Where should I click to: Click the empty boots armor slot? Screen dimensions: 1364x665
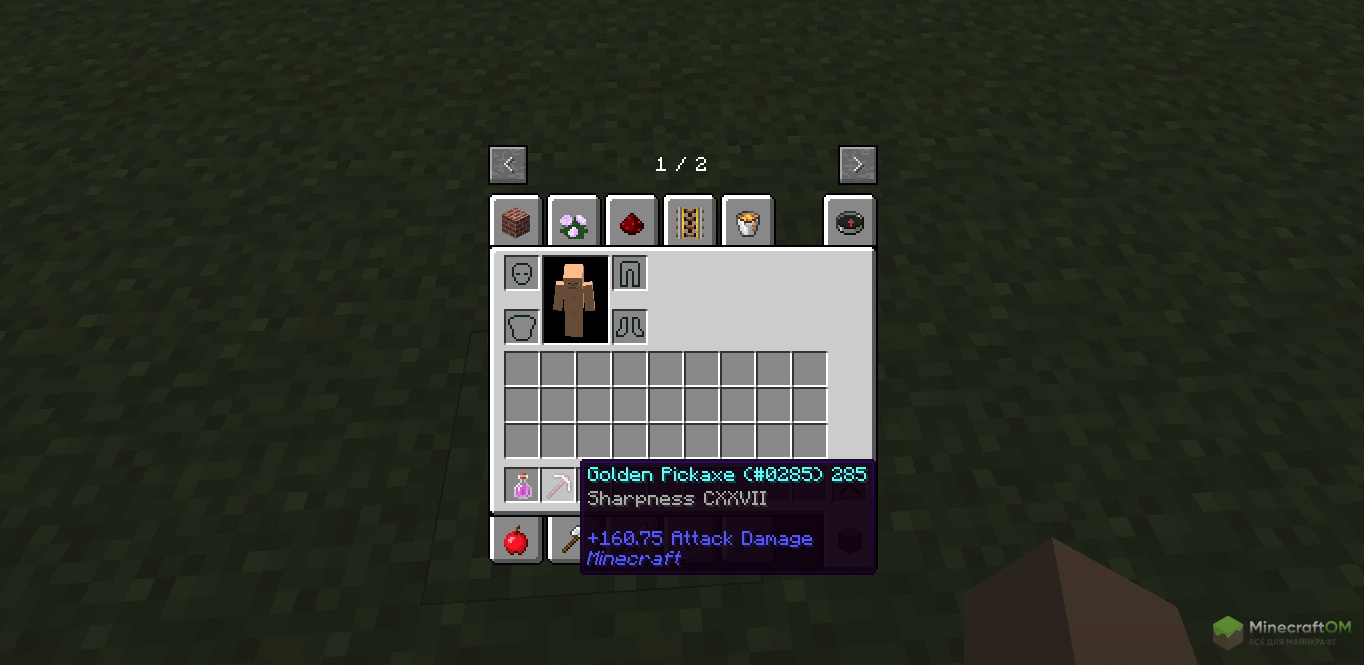[x=630, y=327]
